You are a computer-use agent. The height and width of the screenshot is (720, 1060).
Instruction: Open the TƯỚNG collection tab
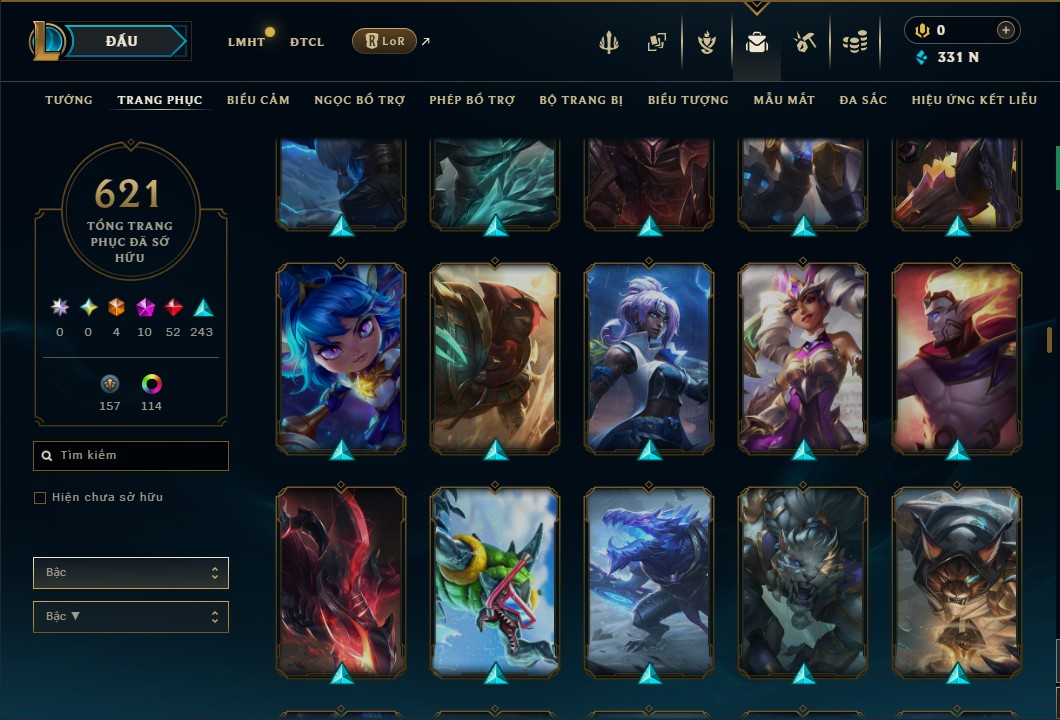(69, 100)
